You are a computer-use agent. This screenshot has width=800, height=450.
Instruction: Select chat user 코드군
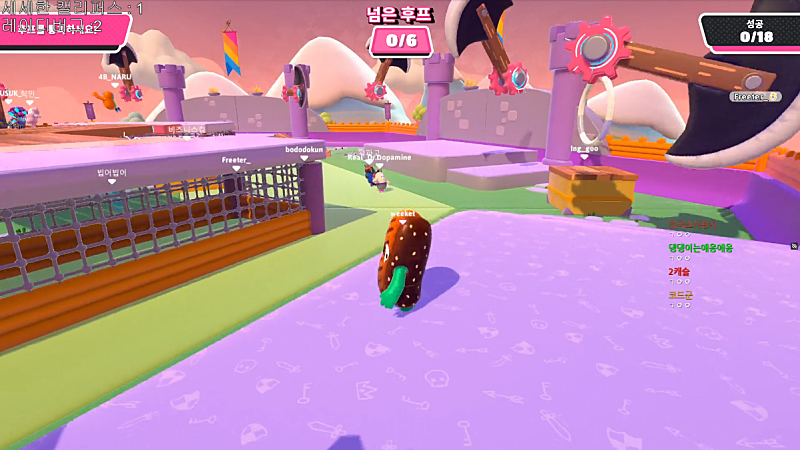[681, 295]
